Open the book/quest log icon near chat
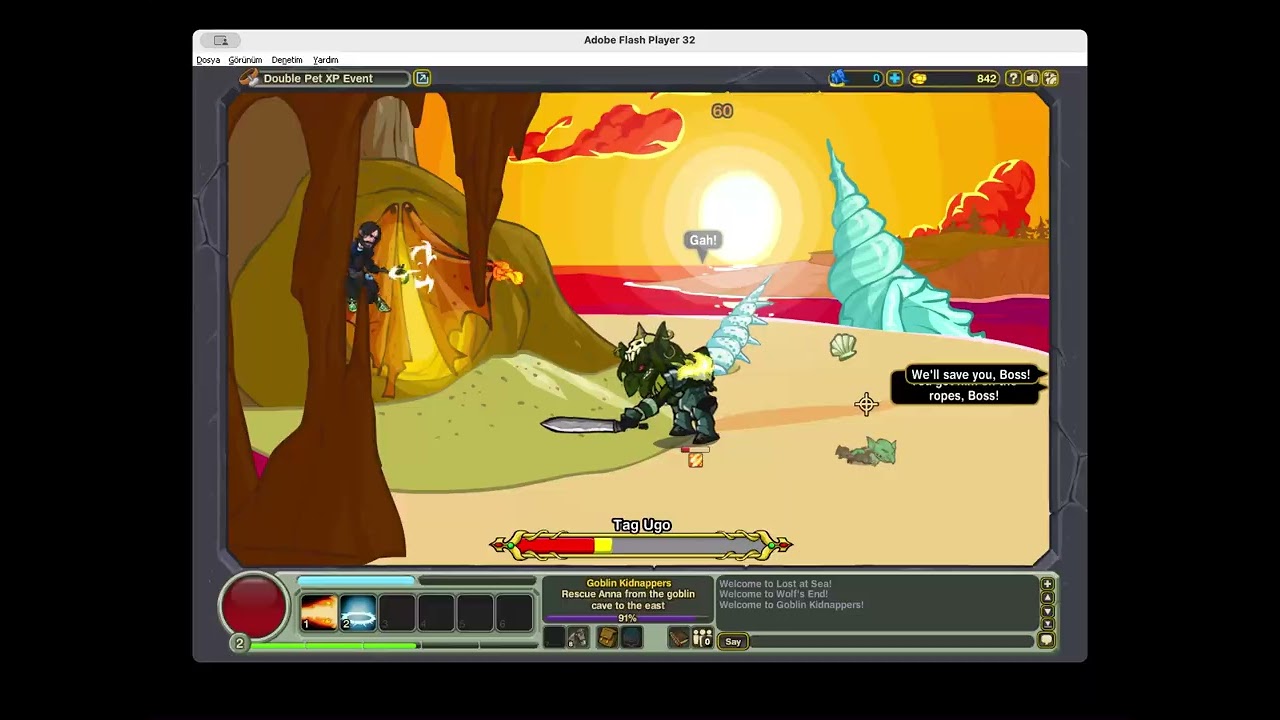Viewport: 1280px width, 720px height. coord(680,637)
